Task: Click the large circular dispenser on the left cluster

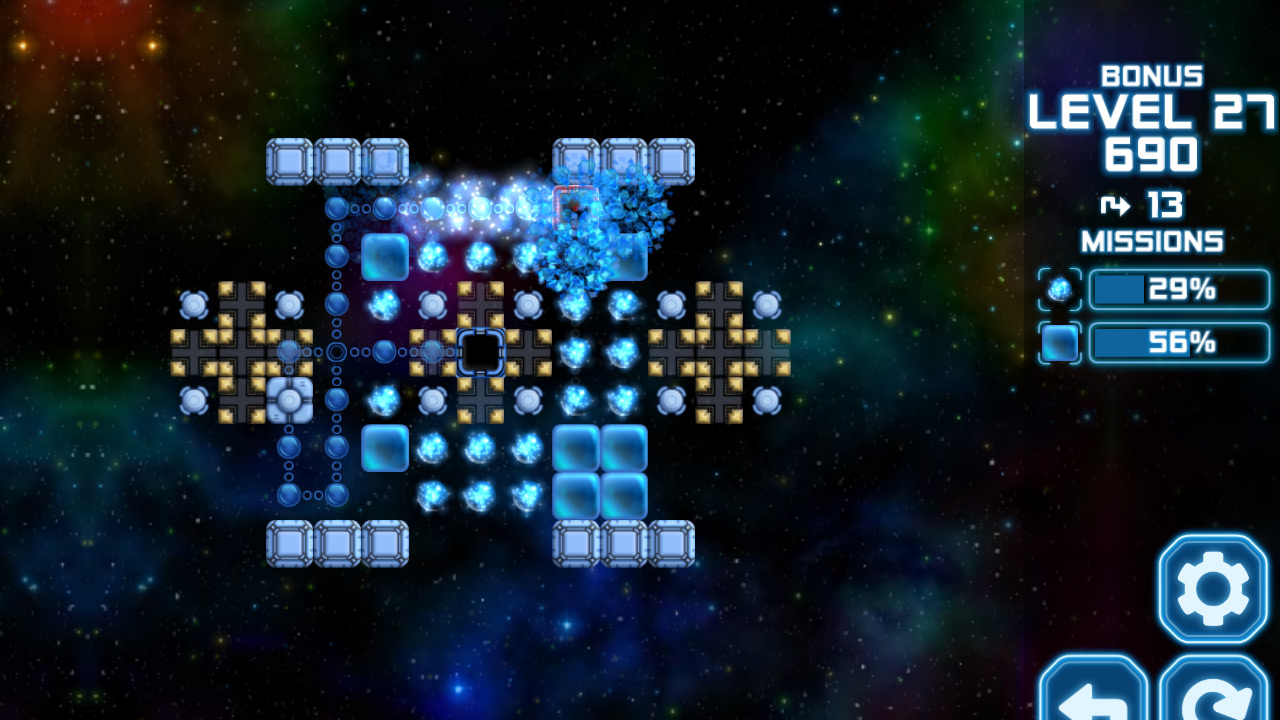Action: coord(288,401)
